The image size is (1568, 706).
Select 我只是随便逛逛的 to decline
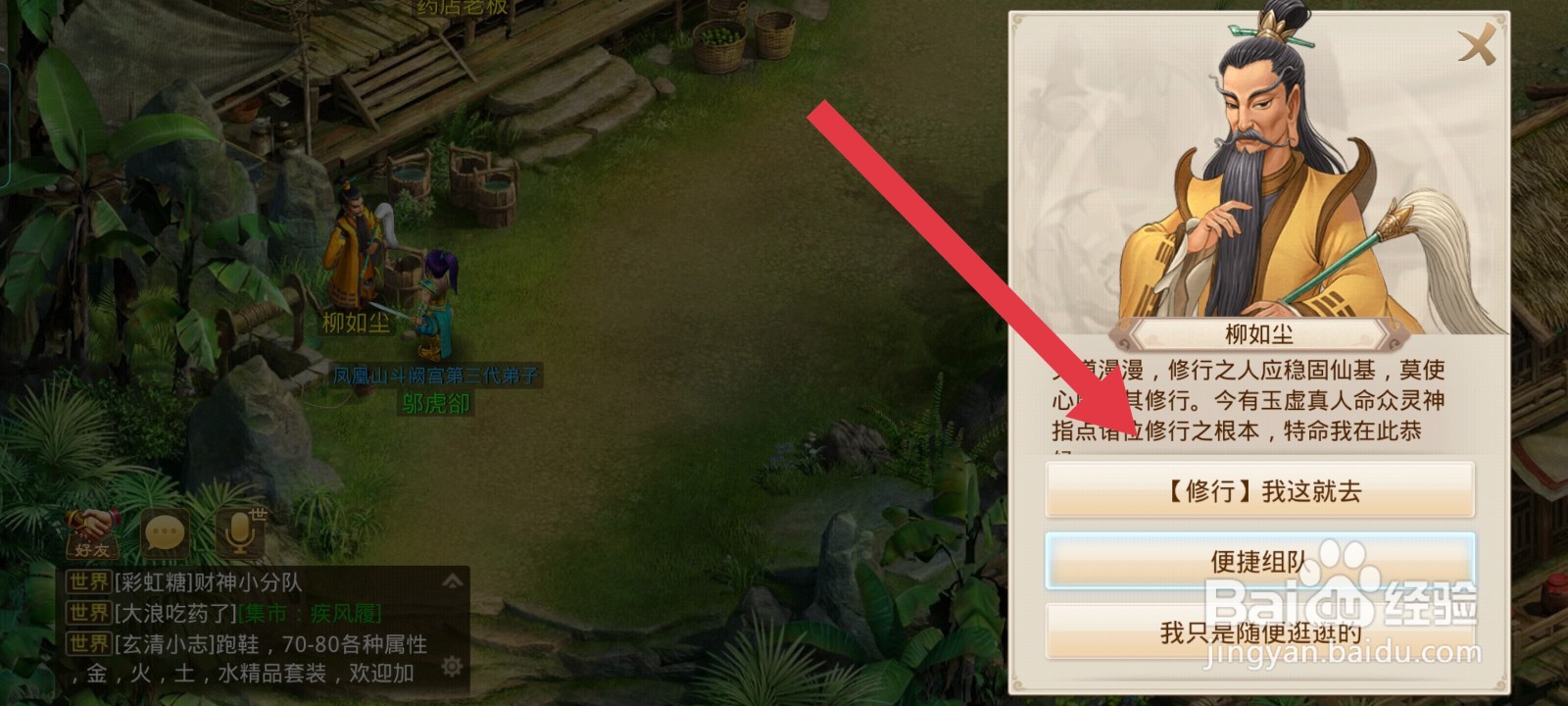click(1260, 633)
